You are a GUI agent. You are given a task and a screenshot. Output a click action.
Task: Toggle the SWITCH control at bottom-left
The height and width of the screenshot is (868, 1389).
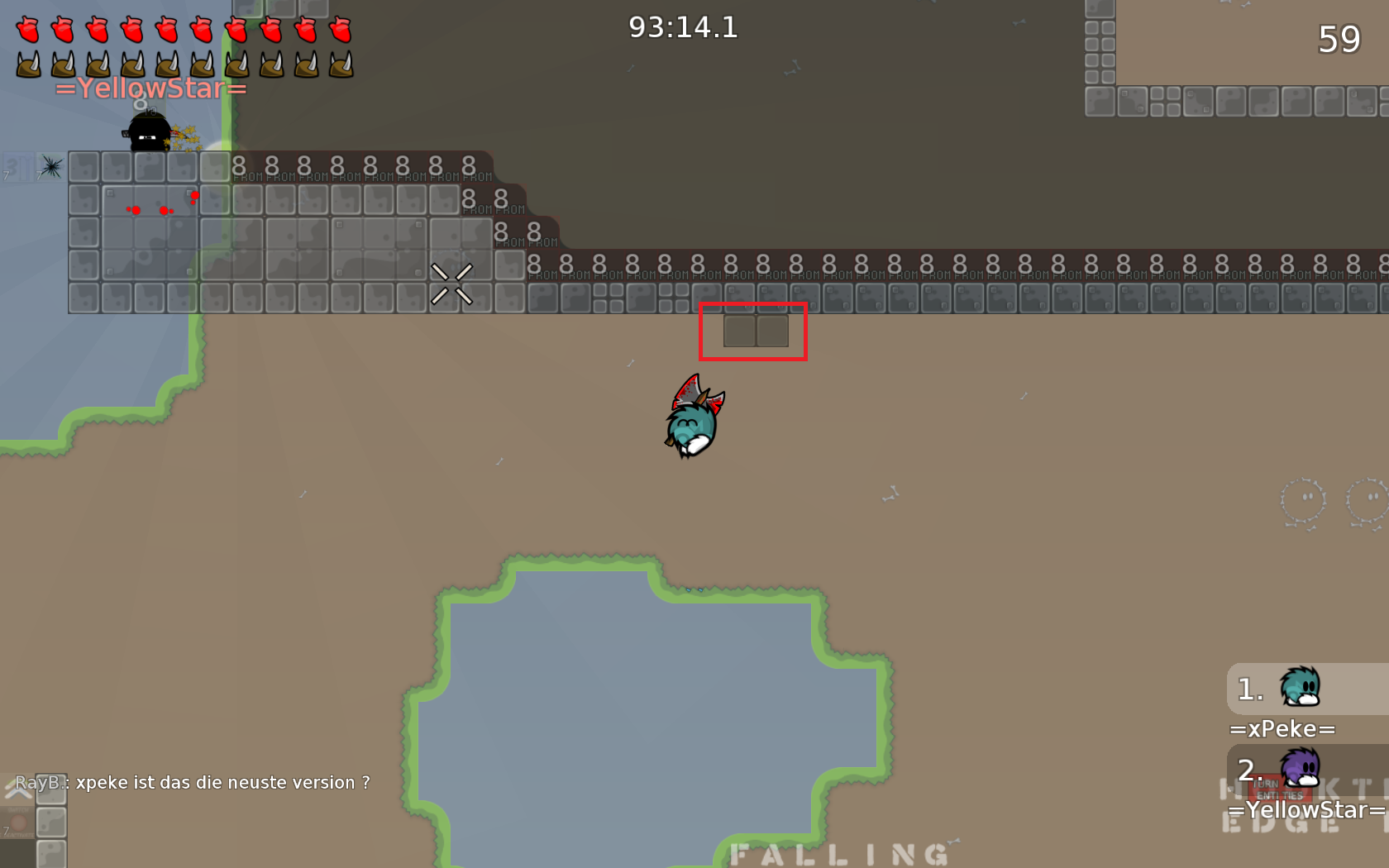pyautogui.click(x=18, y=810)
